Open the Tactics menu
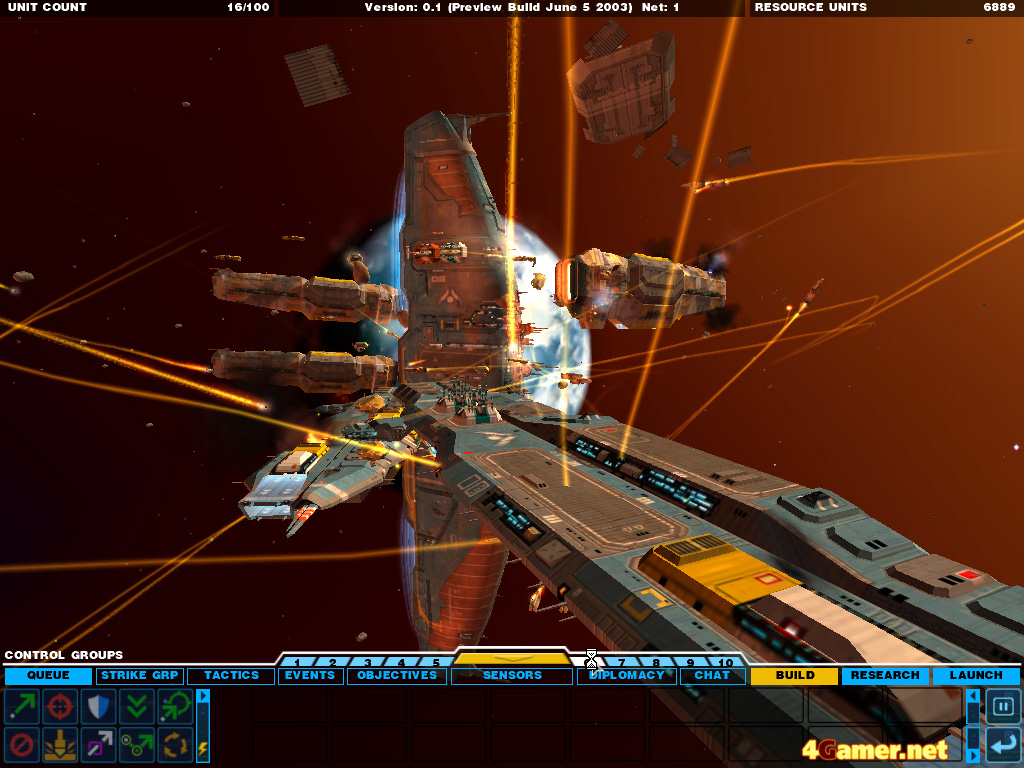Image resolution: width=1024 pixels, height=768 pixels. click(x=231, y=676)
